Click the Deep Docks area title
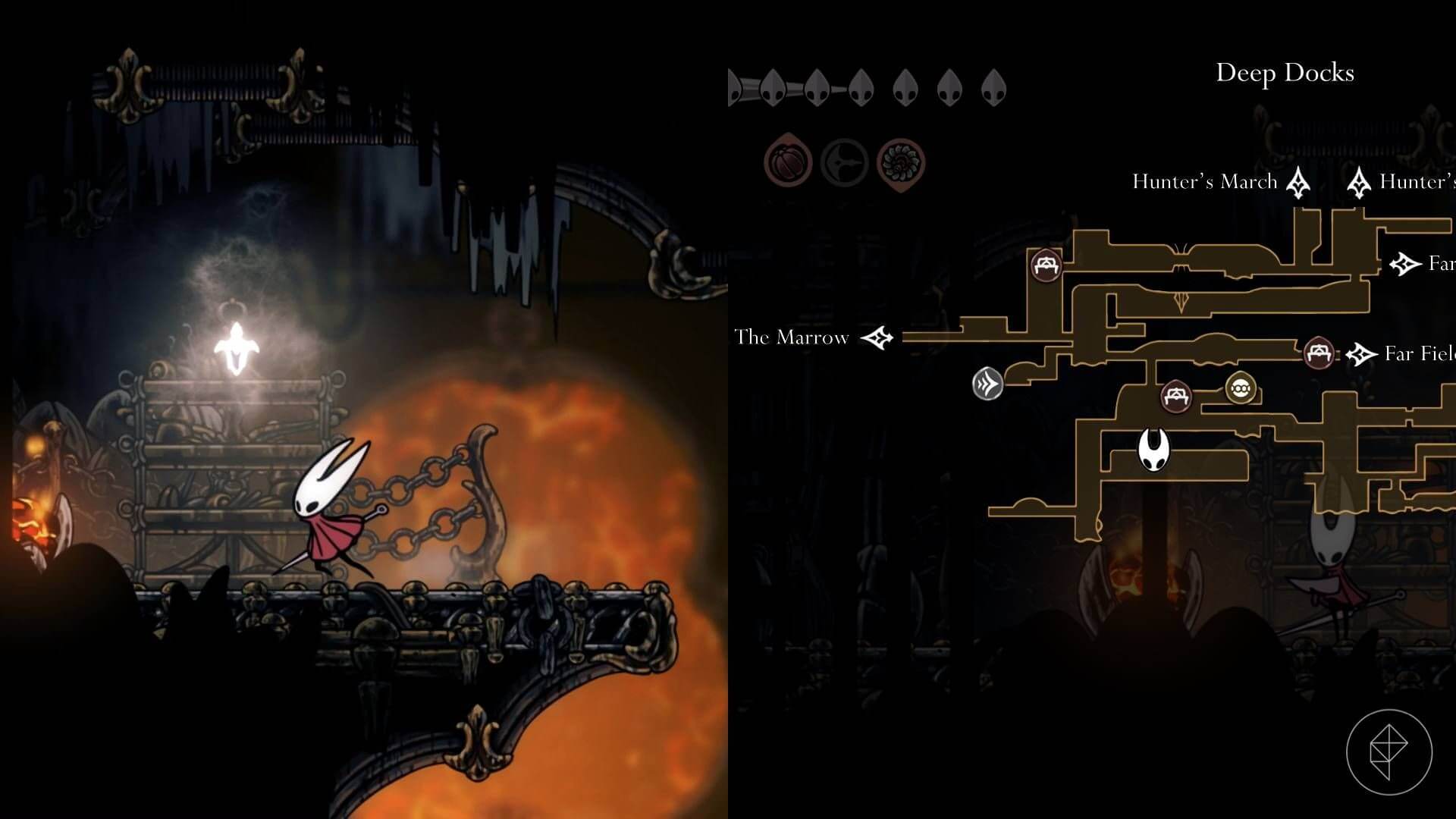 1285,74
